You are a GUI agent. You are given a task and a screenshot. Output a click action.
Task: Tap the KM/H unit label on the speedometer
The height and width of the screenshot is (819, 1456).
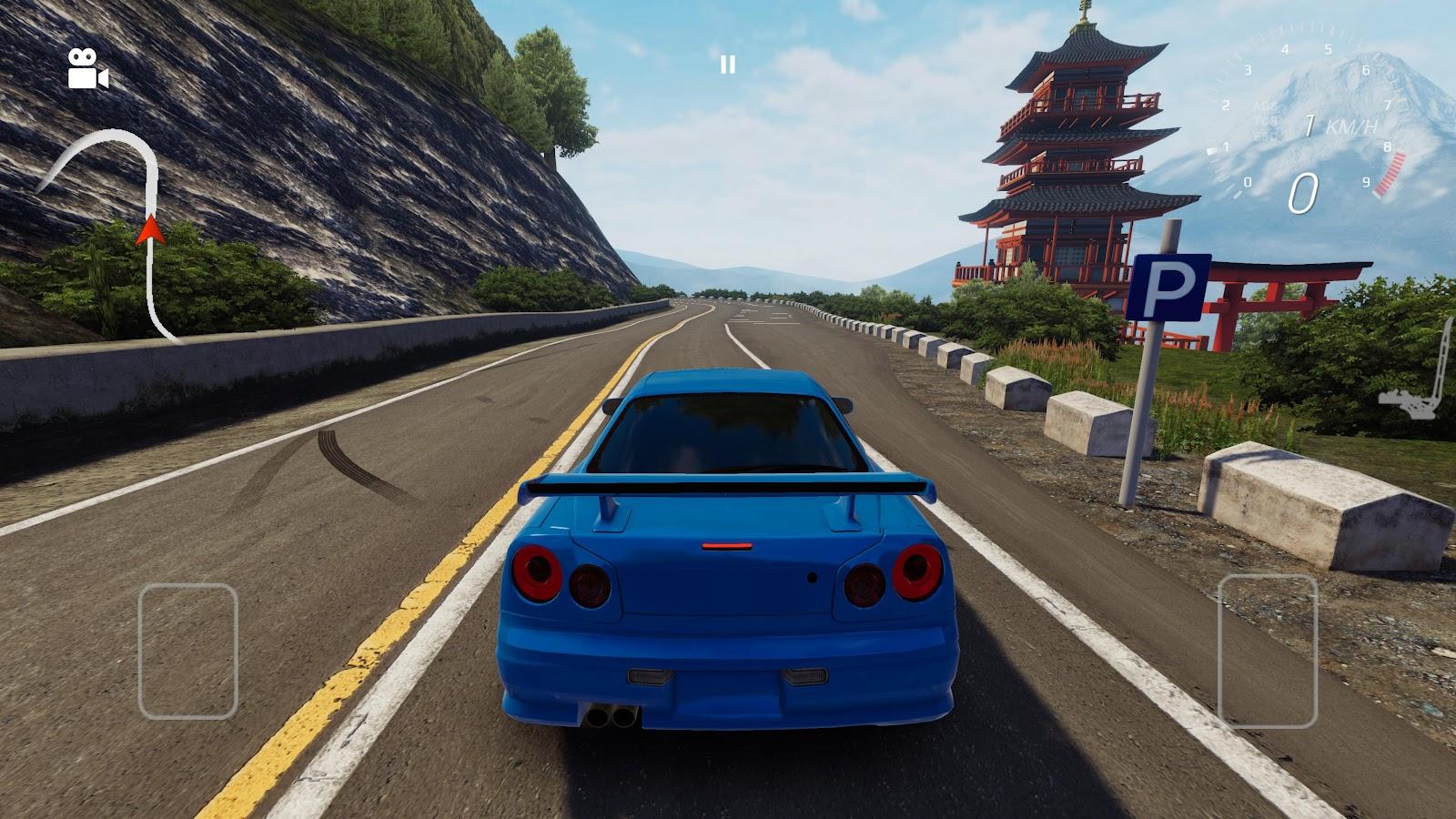pyautogui.click(x=1352, y=127)
